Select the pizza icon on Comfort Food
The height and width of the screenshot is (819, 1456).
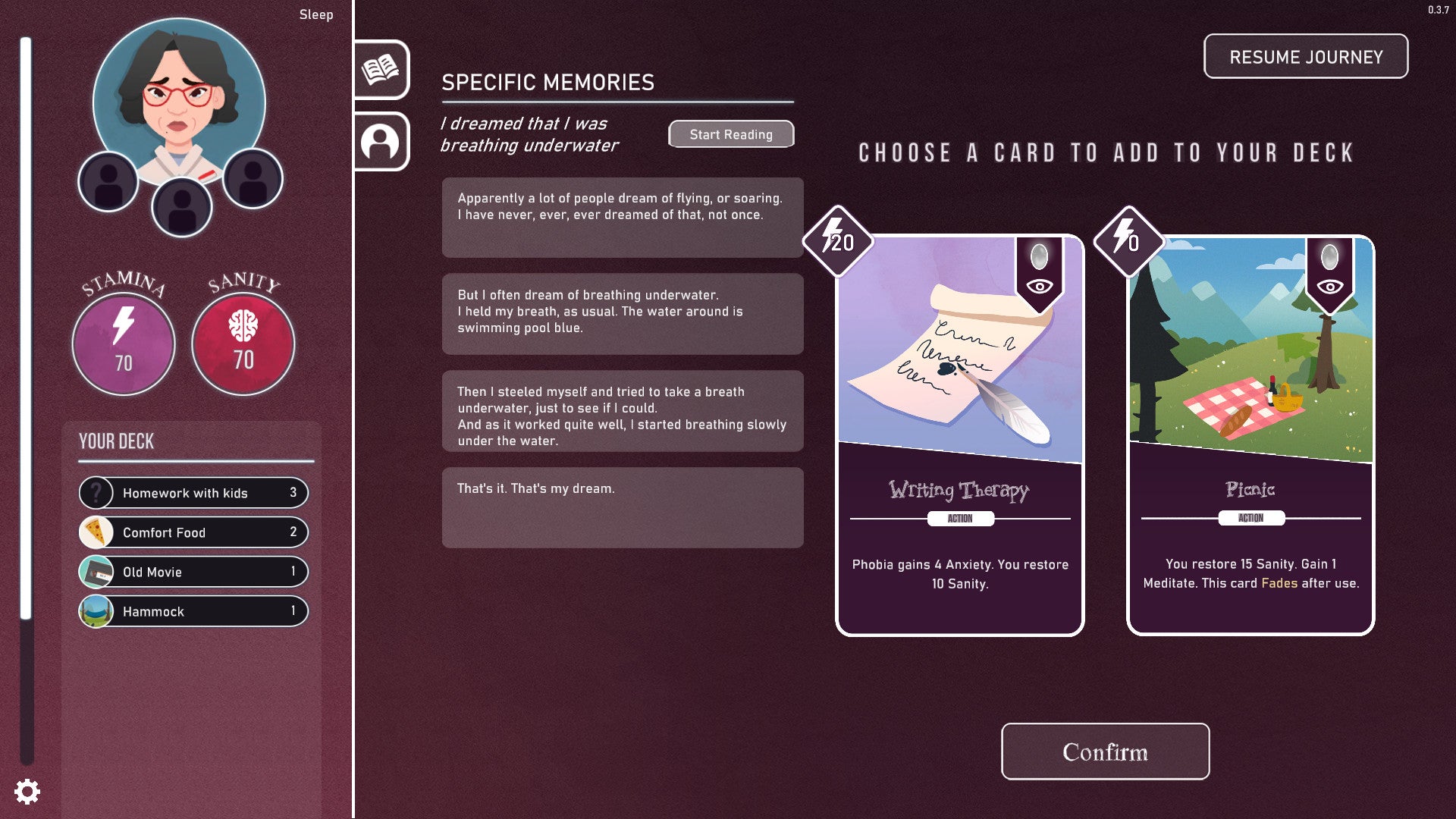[x=96, y=532]
